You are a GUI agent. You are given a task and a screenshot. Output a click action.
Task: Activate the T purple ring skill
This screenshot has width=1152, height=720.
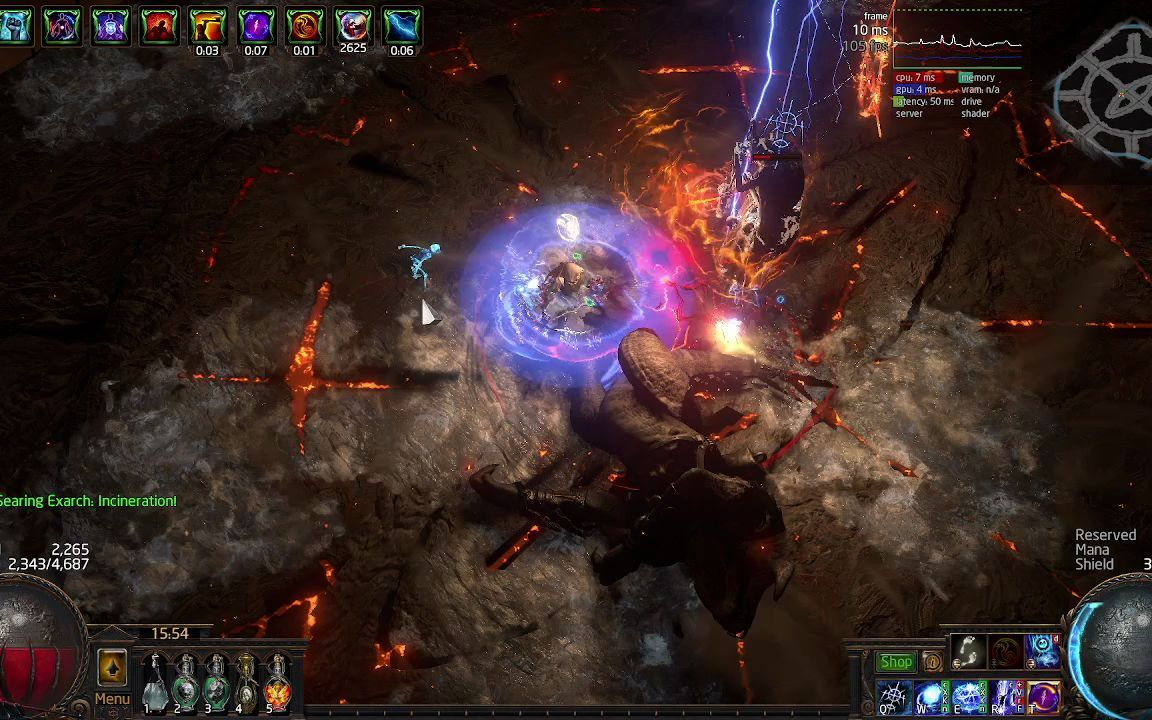(x=1042, y=696)
